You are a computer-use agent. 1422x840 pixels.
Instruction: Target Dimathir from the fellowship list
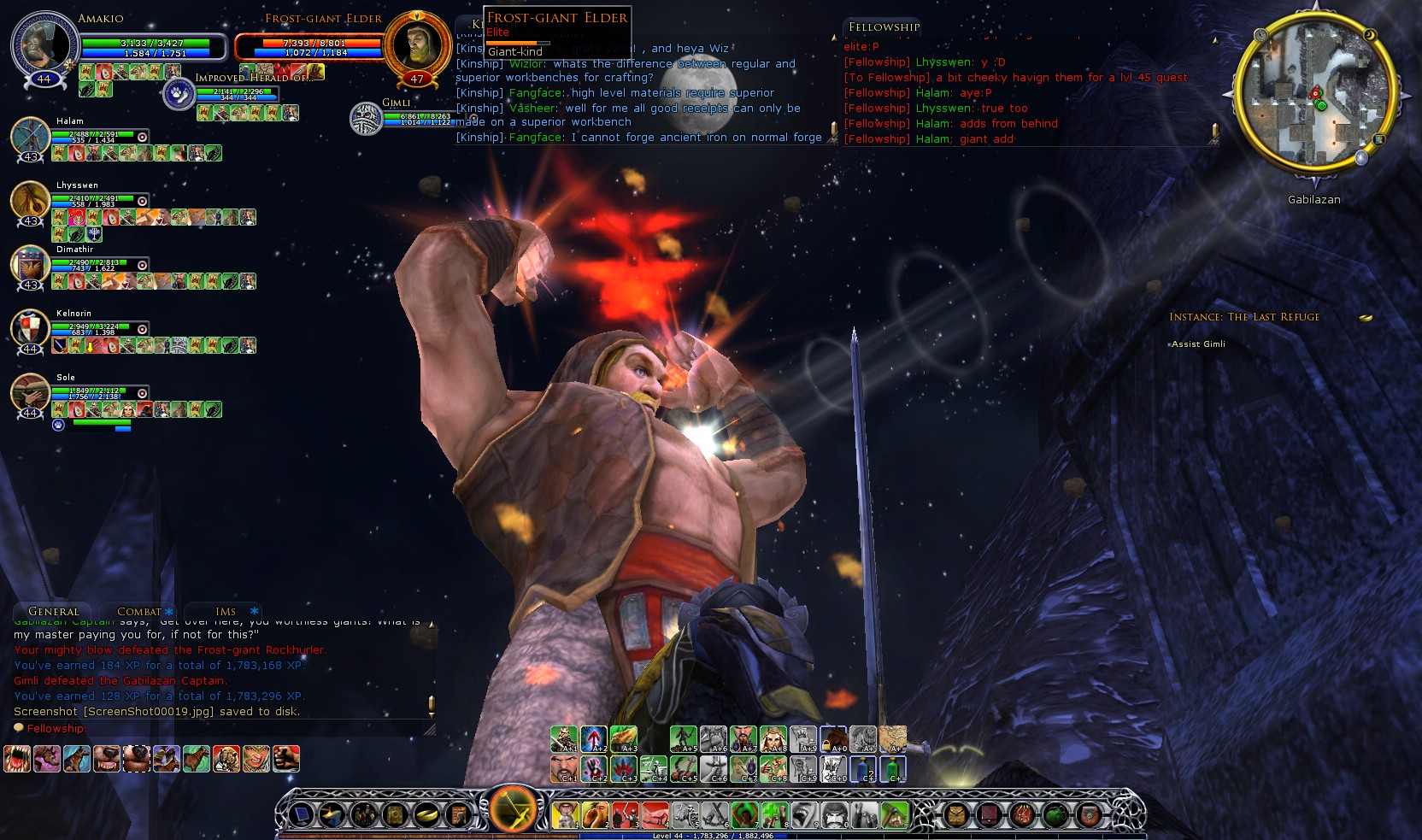pyautogui.click(x=31, y=265)
